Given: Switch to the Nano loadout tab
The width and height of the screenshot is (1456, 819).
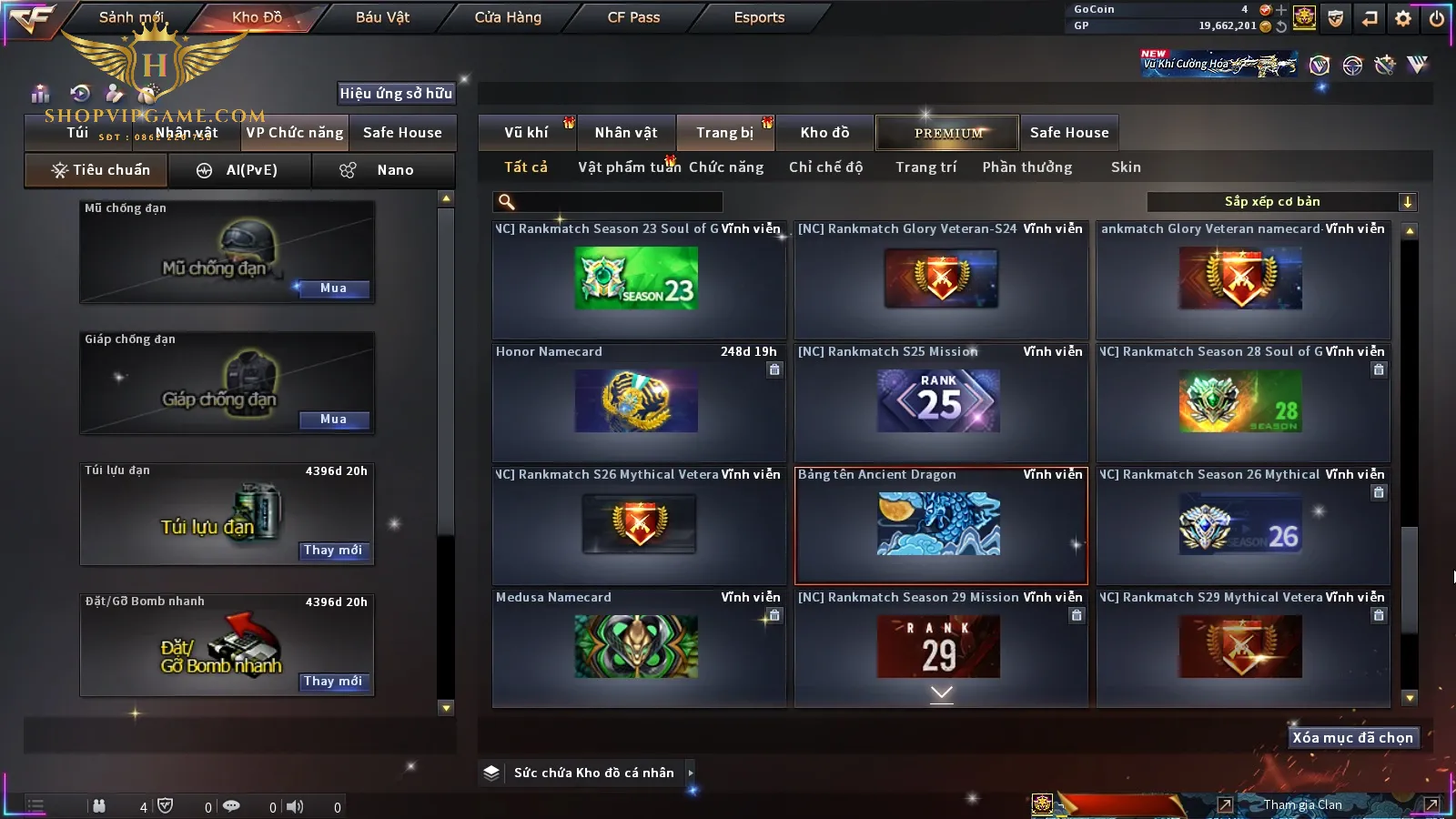Looking at the screenshot, I should [383, 170].
